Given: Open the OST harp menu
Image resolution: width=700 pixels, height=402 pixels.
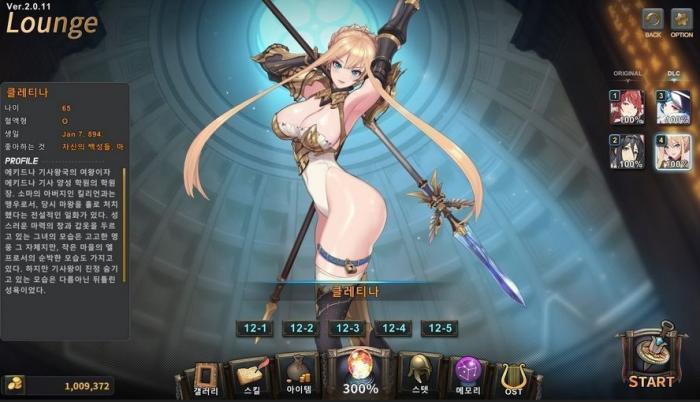Looking at the screenshot, I should tap(515, 377).
